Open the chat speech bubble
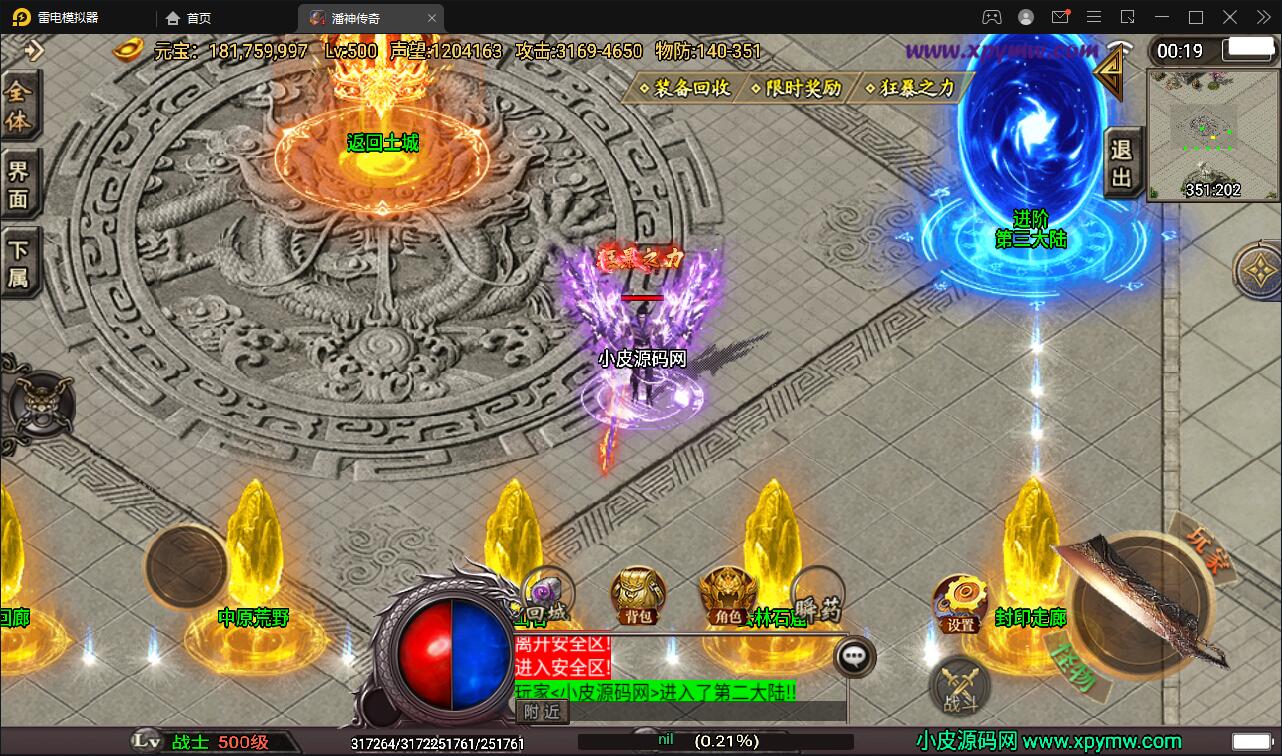 [x=854, y=656]
